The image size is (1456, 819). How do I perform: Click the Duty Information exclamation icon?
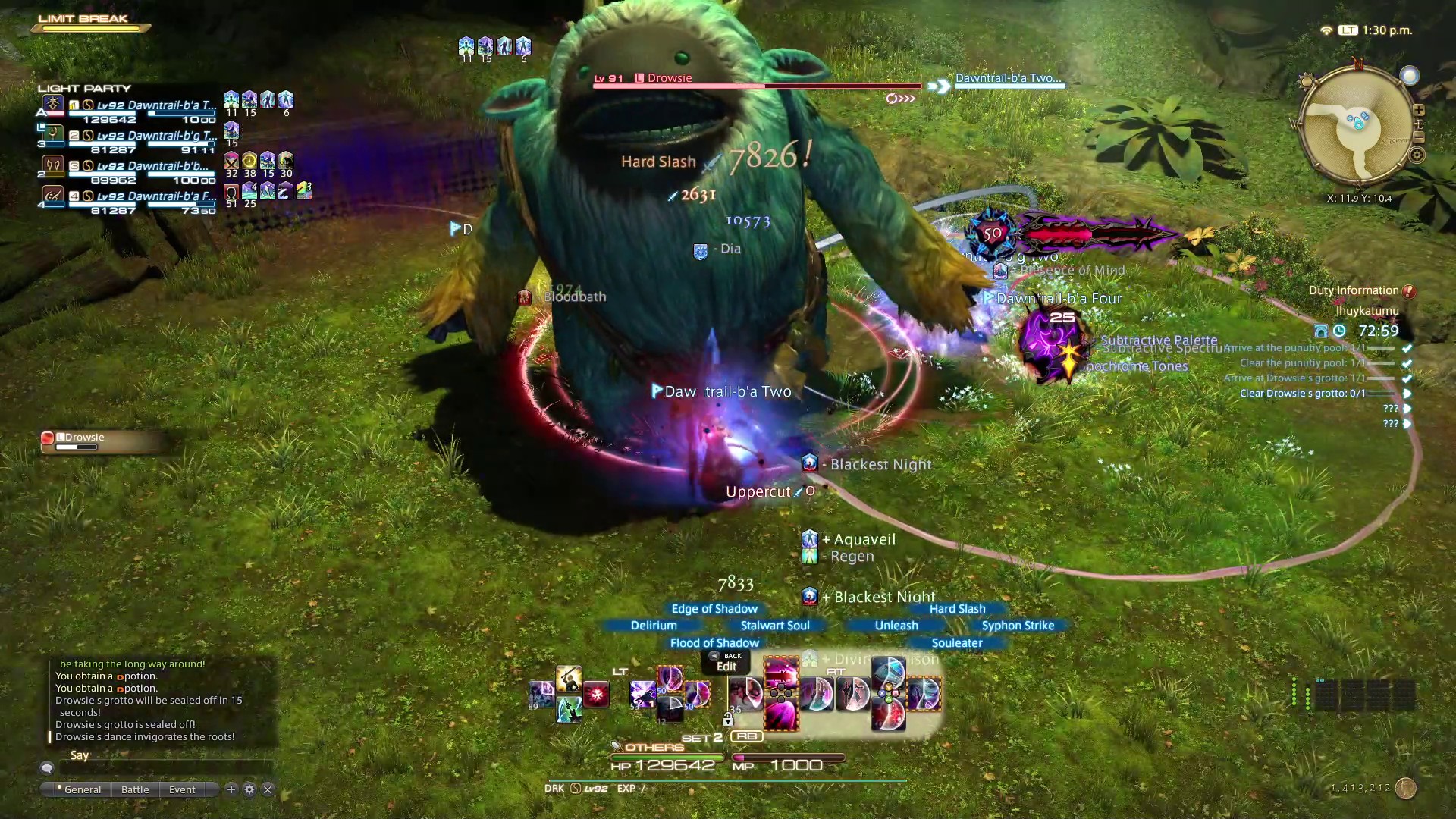coord(1409,291)
